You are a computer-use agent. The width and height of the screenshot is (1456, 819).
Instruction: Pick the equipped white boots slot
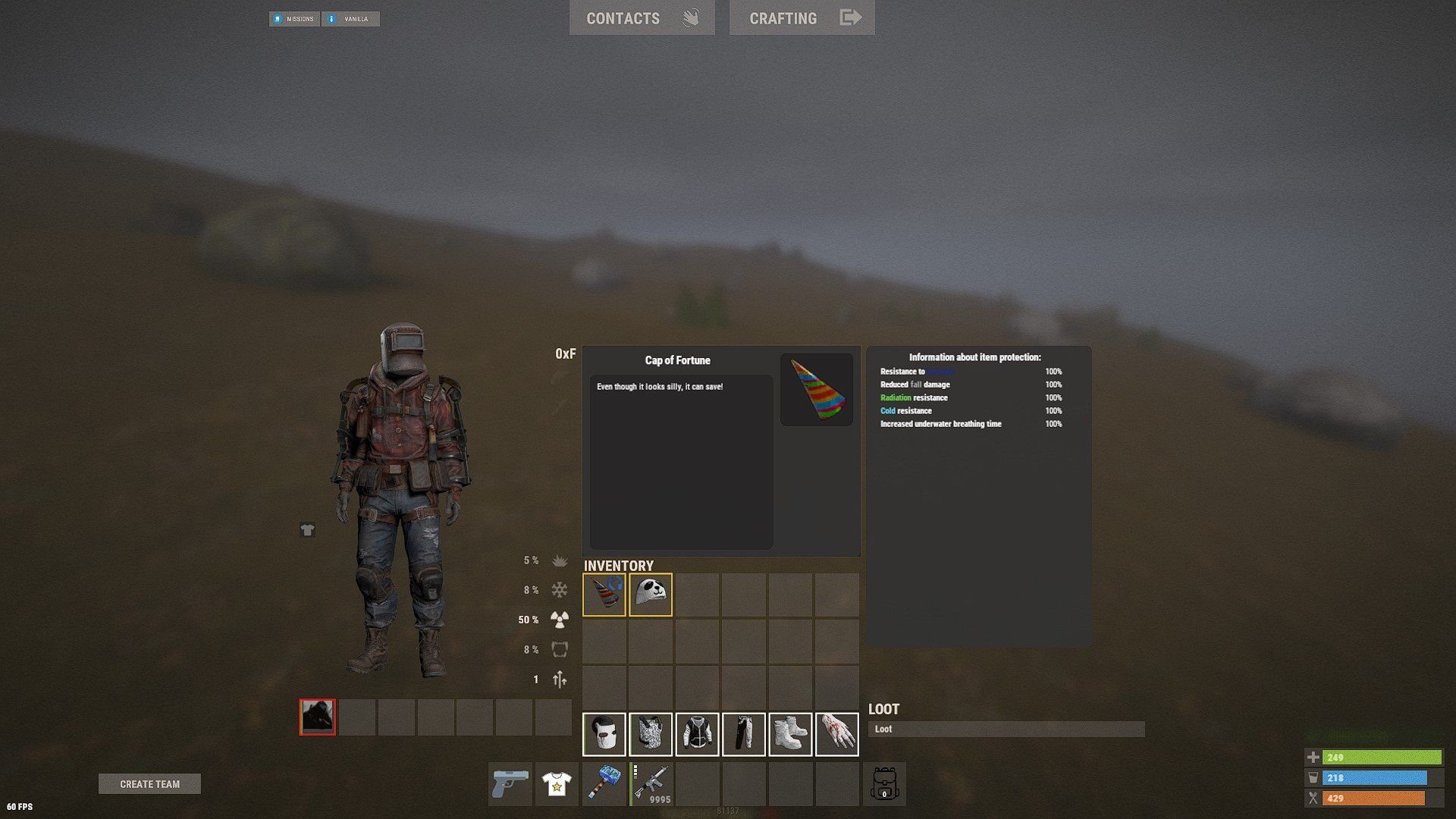(x=790, y=734)
